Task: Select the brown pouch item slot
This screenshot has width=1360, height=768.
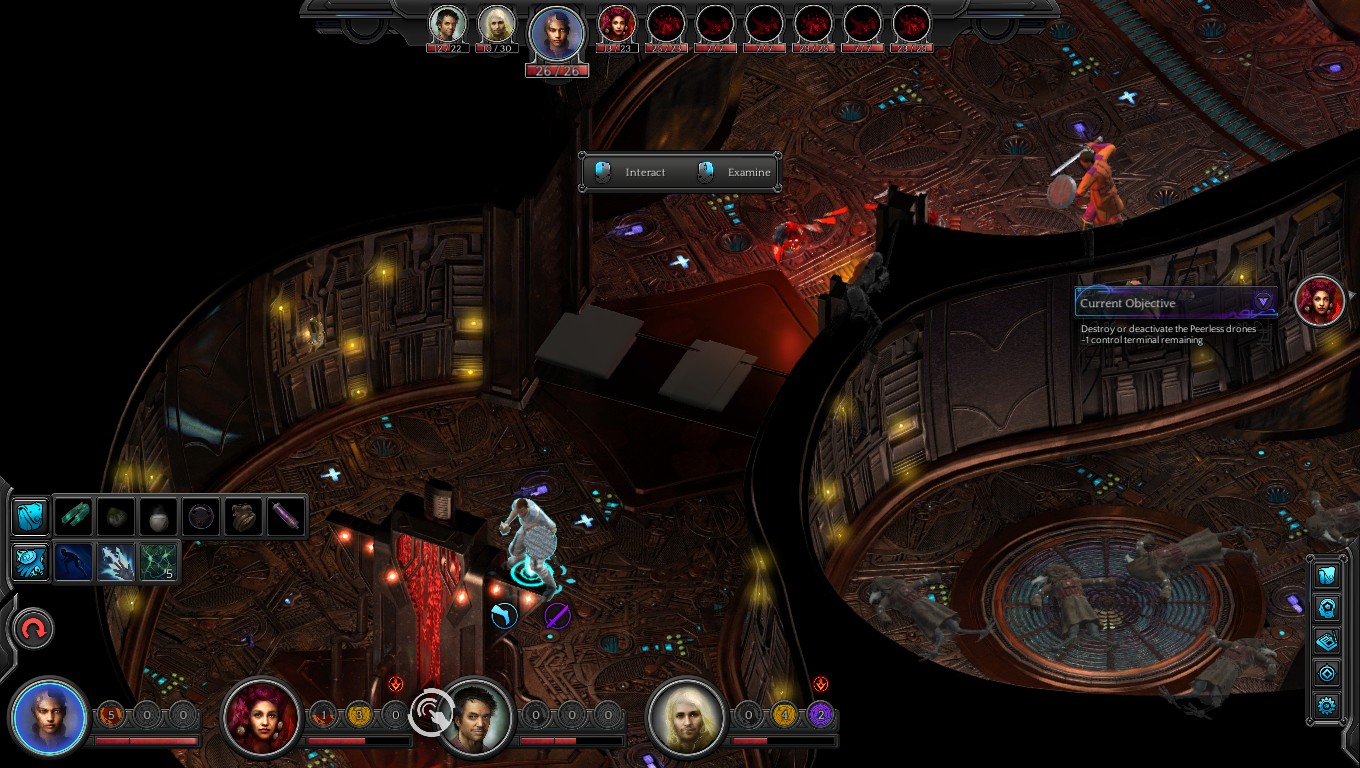Action: [x=243, y=516]
